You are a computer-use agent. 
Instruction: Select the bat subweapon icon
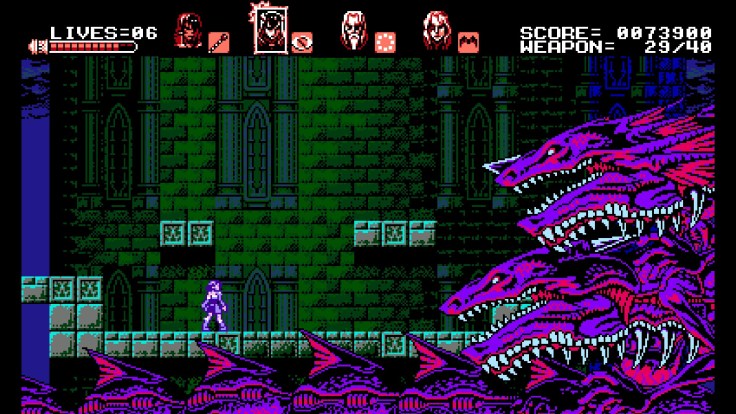(x=468, y=42)
